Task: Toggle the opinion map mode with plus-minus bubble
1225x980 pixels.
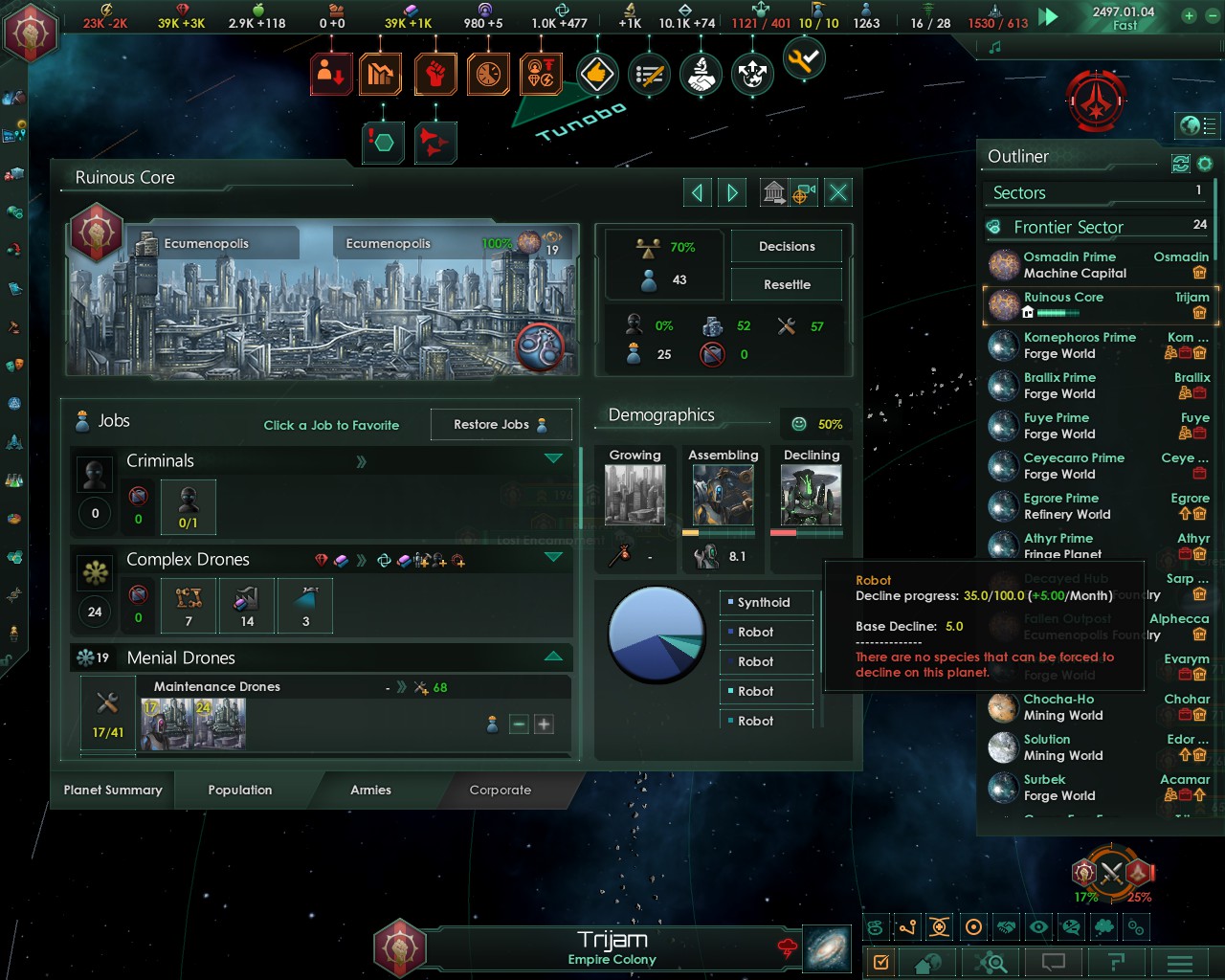Action: 1070,927
